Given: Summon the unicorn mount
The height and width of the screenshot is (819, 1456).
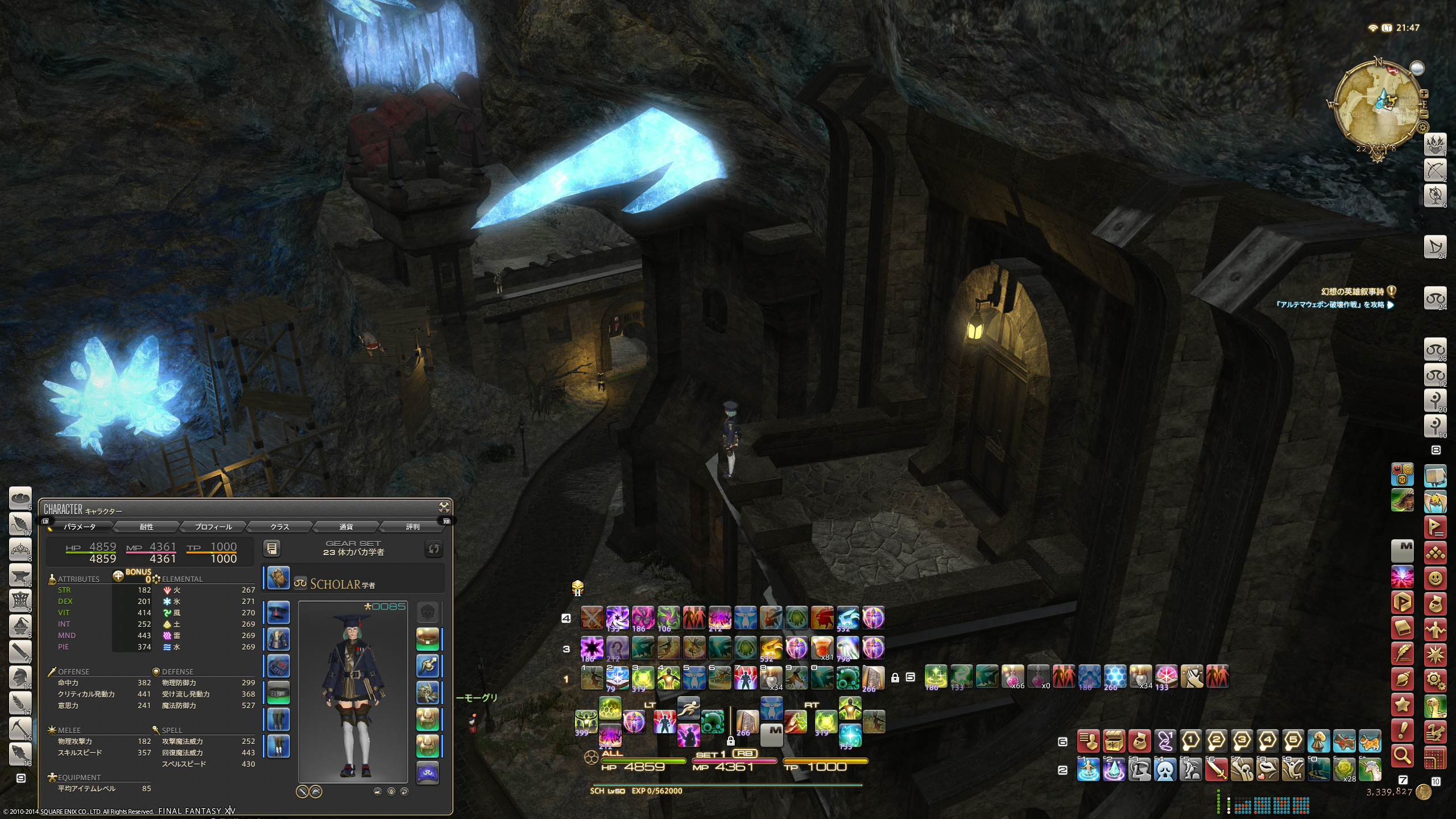Looking at the screenshot, I should pos(1371,771).
